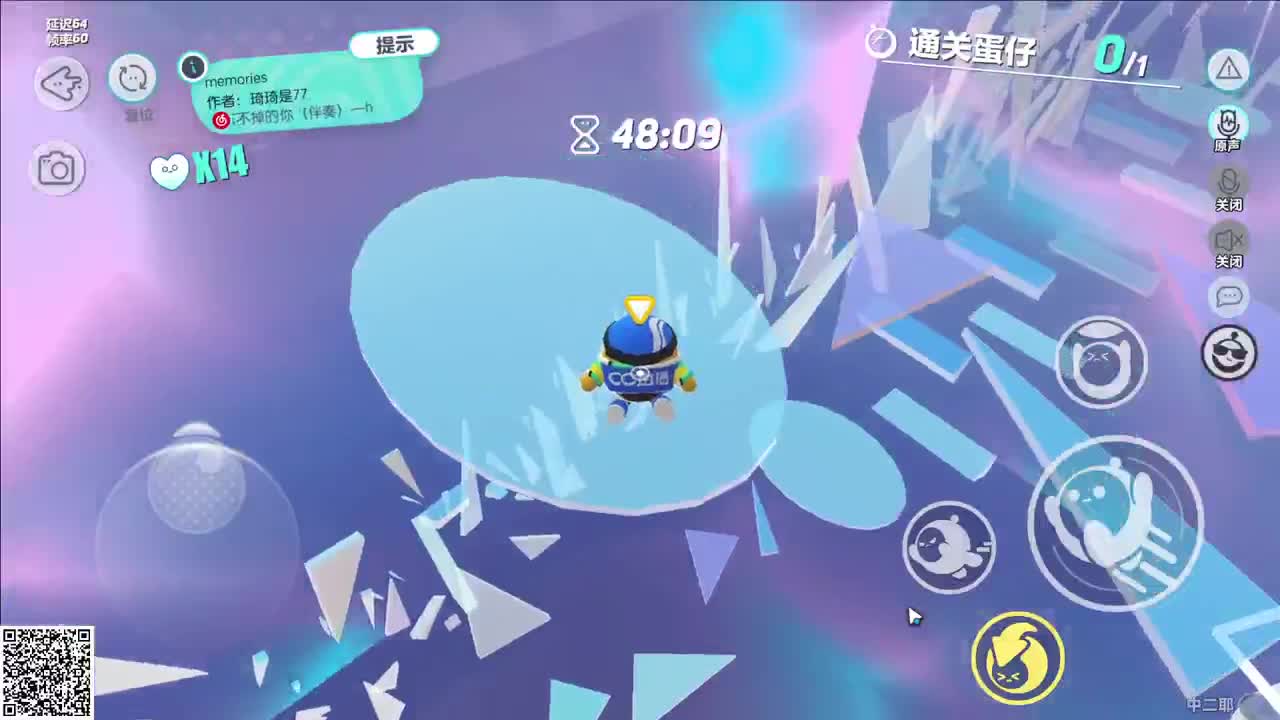The image size is (1280, 720).
Task: Unmute the closed speaker audio toggle
Action: tap(1229, 241)
